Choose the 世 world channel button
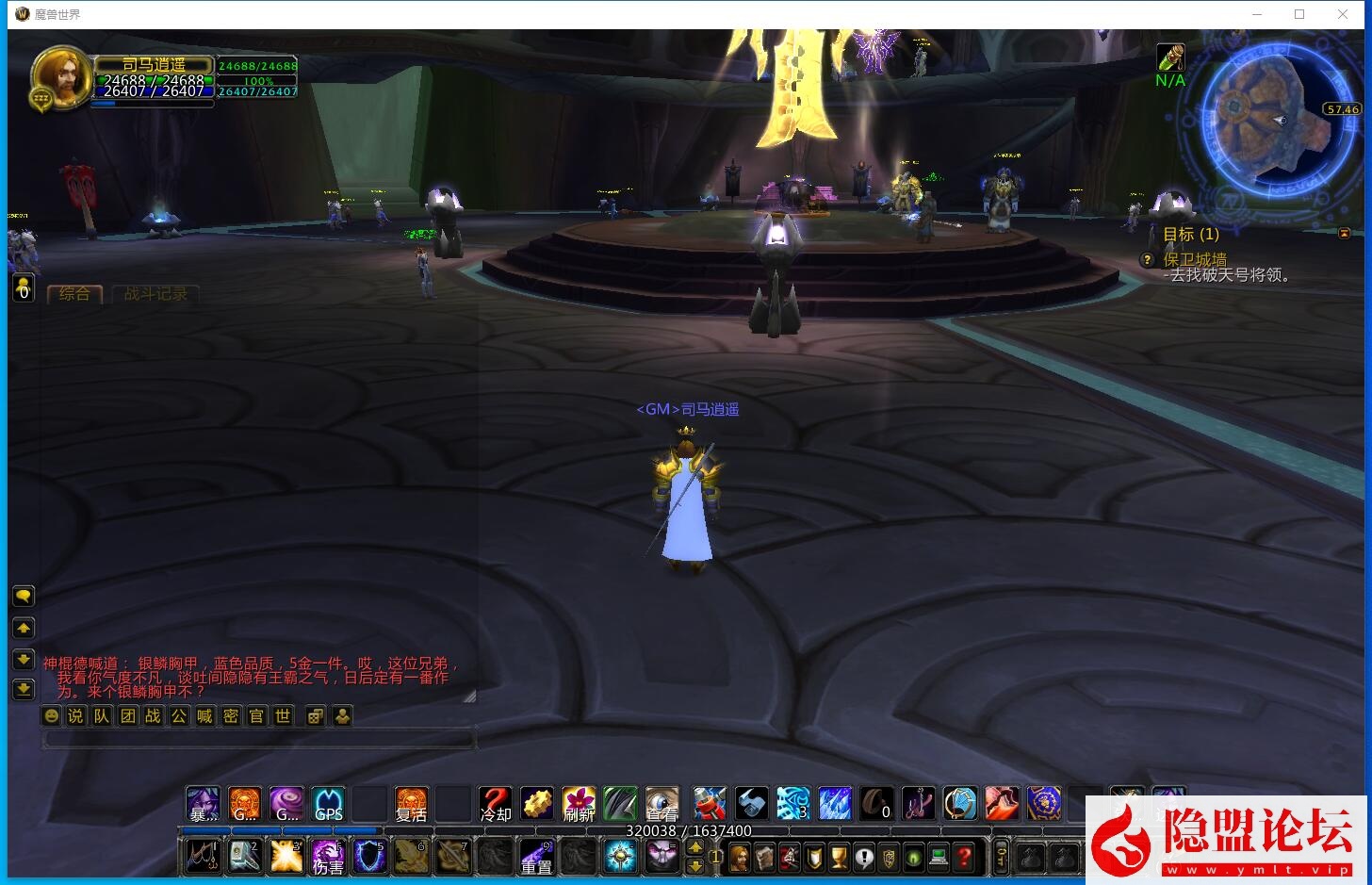 pyautogui.click(x=283, y=716)
